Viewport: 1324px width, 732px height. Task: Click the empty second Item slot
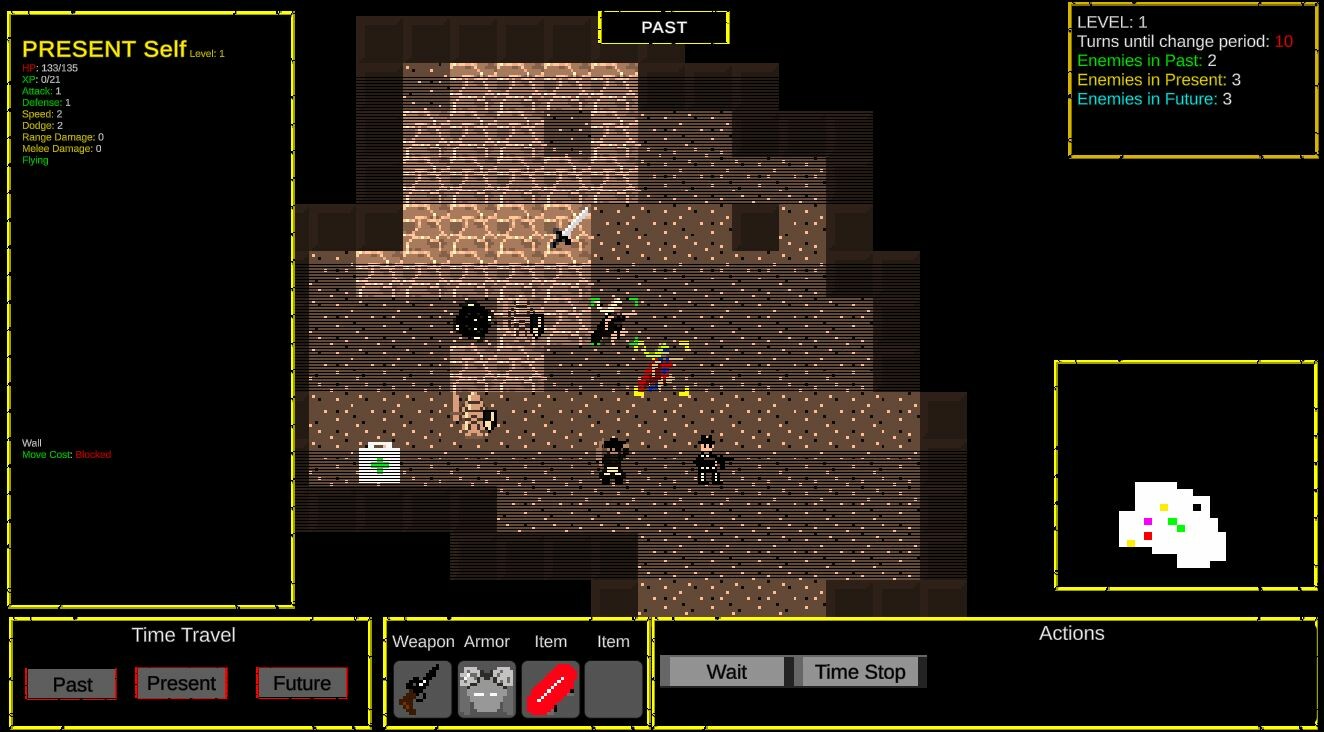[x=613, y=689]
